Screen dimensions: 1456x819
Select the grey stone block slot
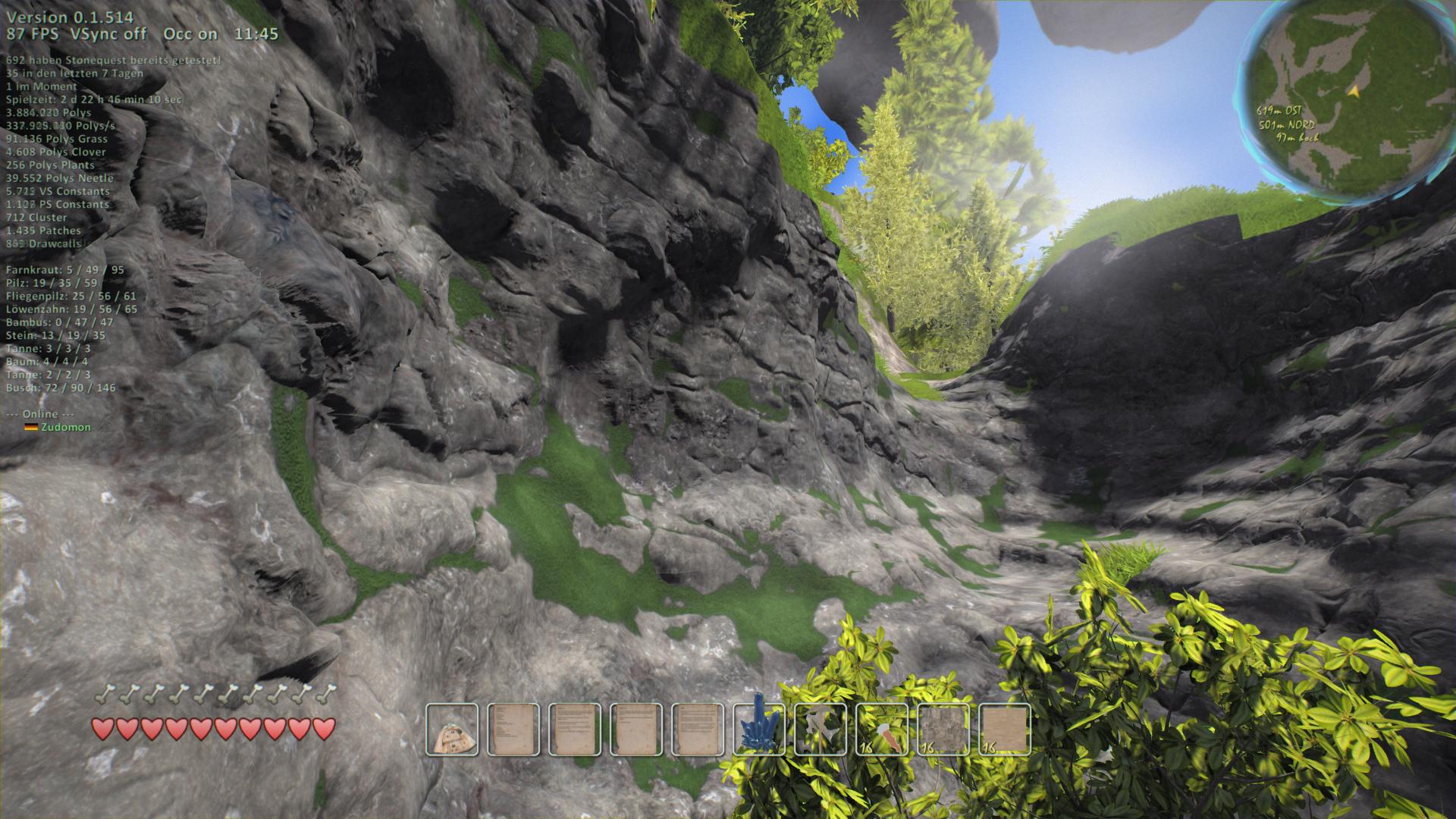943,730
